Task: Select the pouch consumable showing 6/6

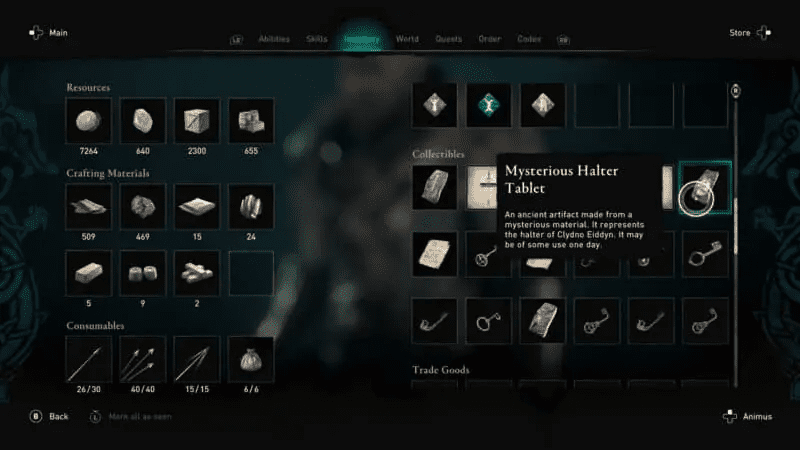Action: (x=250, y=358)
